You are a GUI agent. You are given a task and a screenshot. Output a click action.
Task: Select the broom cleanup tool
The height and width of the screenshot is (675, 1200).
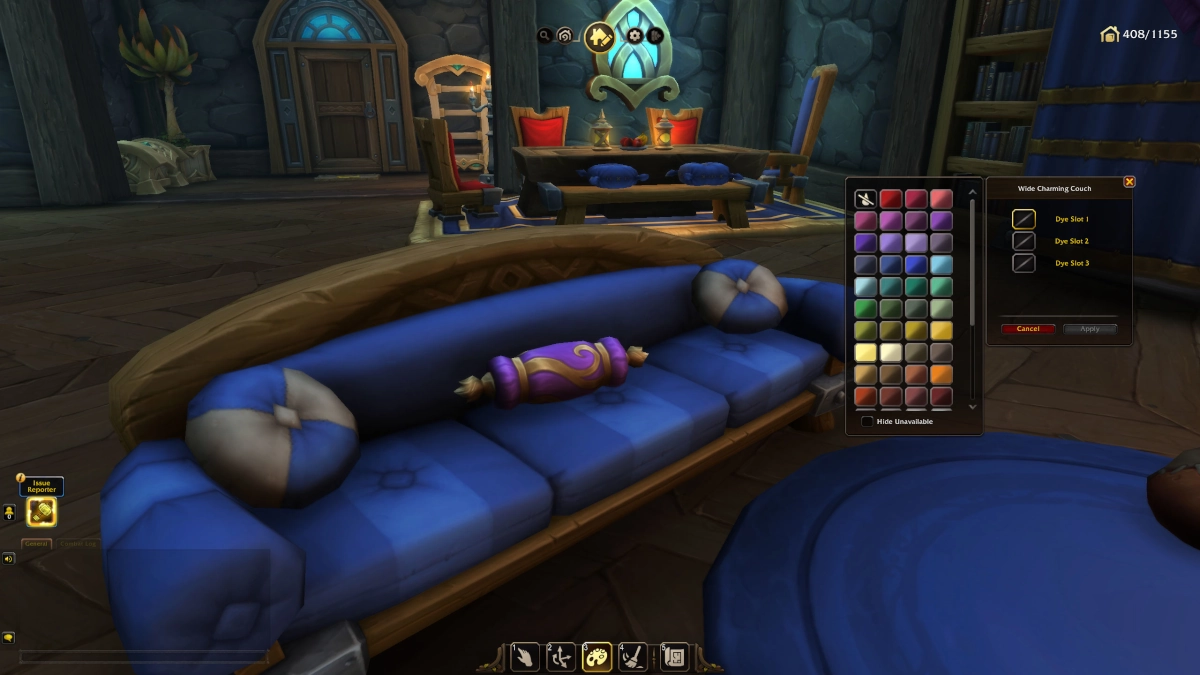pos(633,656)
